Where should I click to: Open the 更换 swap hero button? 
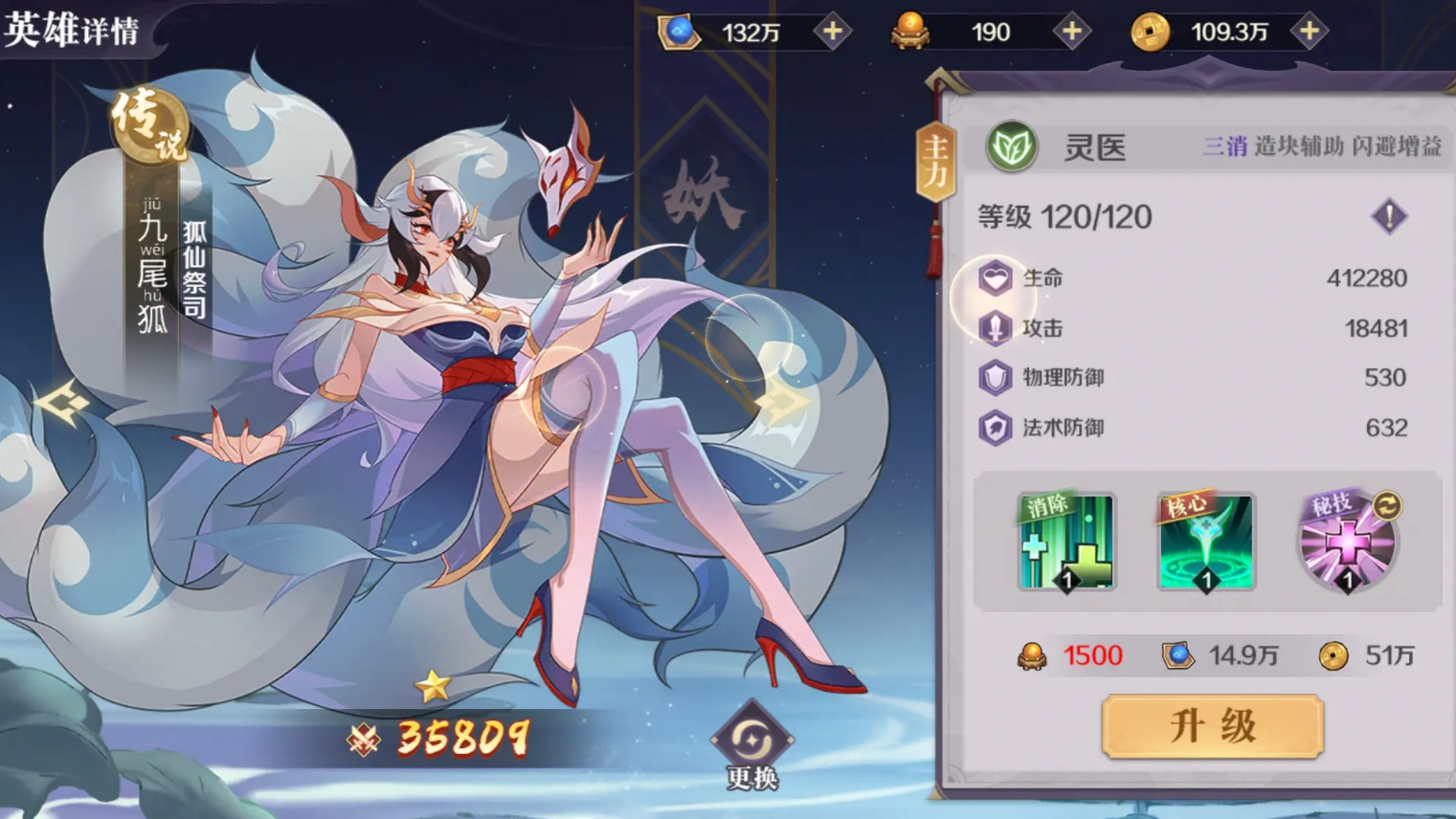tap(752, 747)
